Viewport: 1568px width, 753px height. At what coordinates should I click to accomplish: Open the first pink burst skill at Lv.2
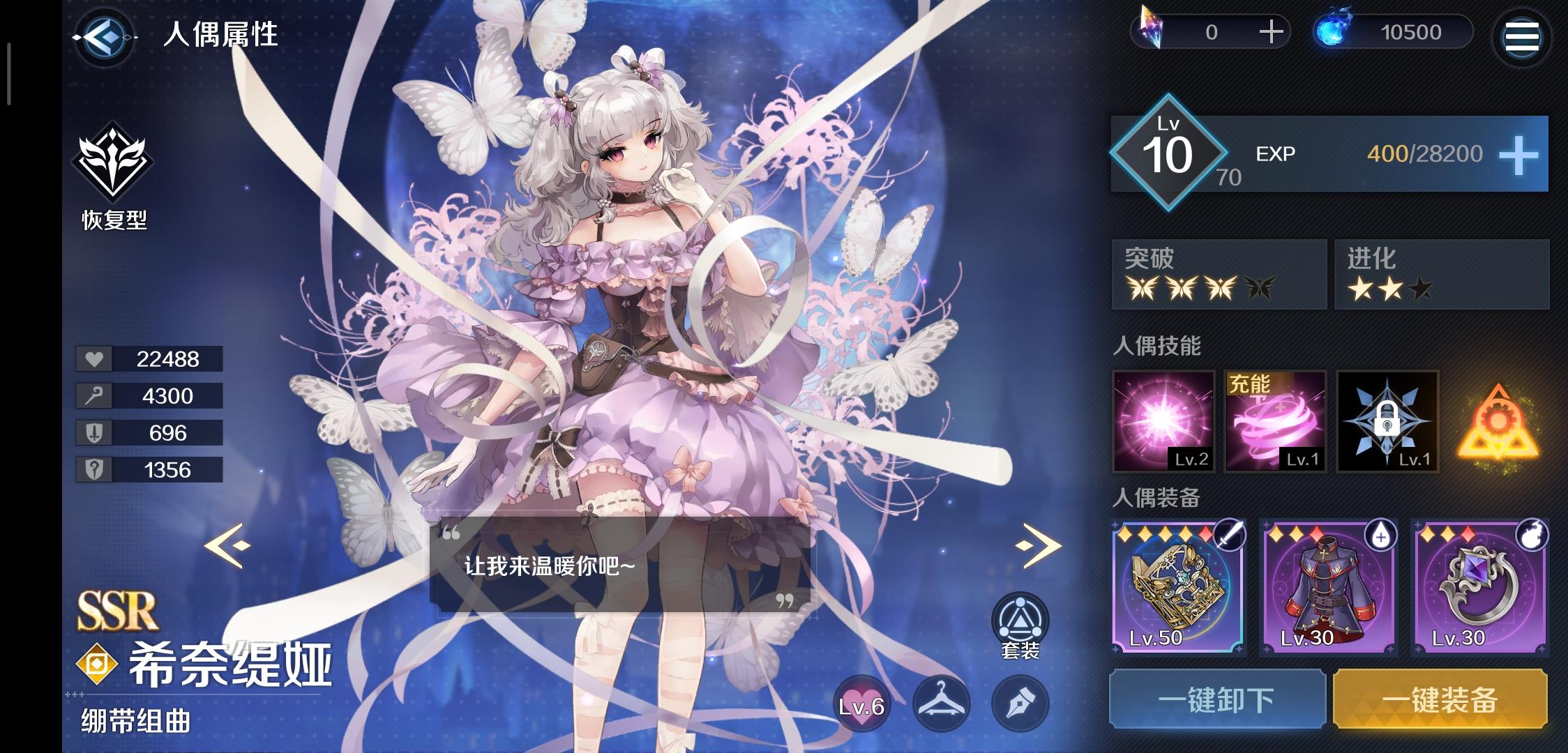[x=1164, y=422]
